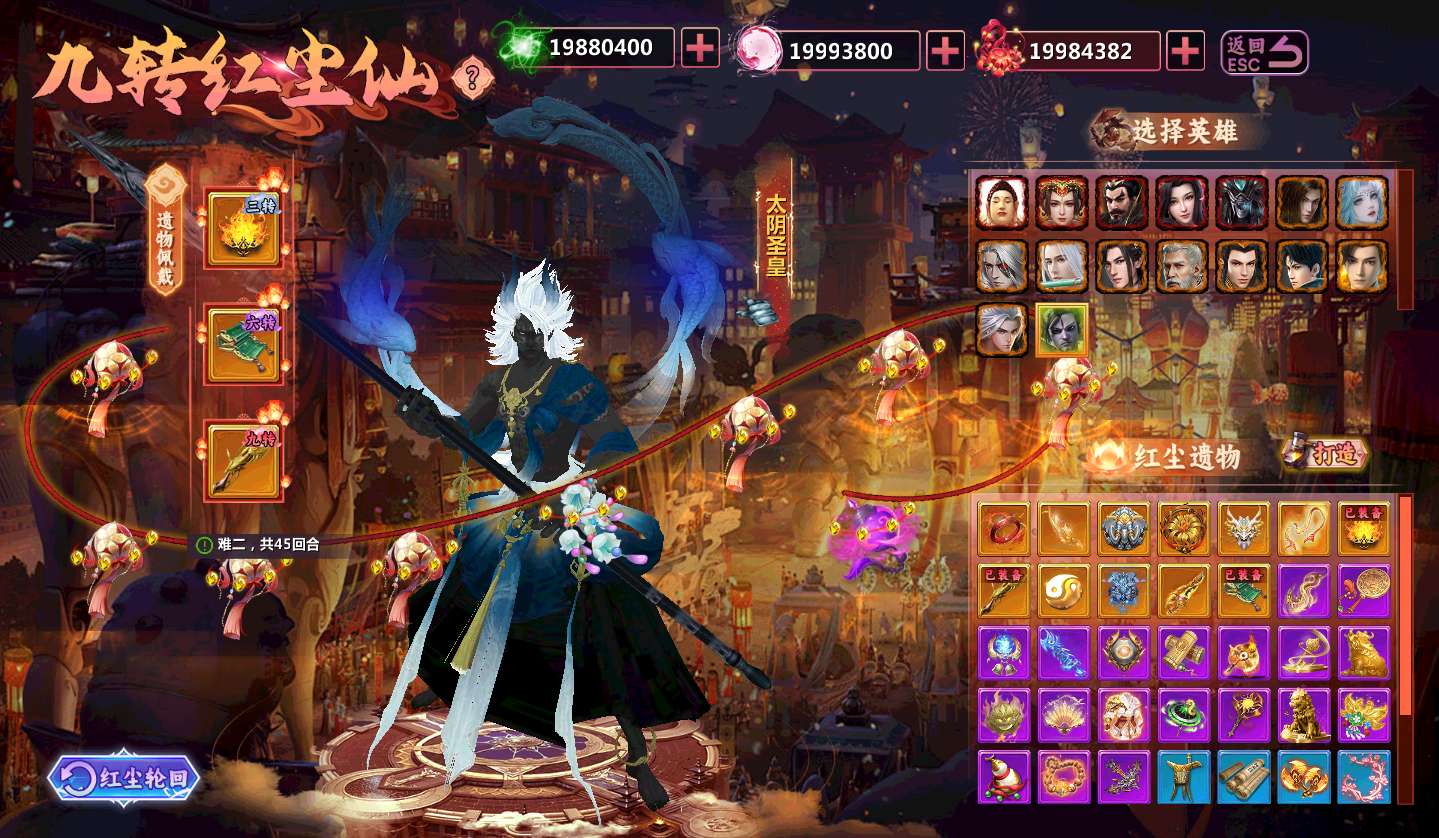Image resolution: width=1439 pixels, height=838 pixels.
Task: Click the 返回 ESC back button
Action: coord(1264,51)
